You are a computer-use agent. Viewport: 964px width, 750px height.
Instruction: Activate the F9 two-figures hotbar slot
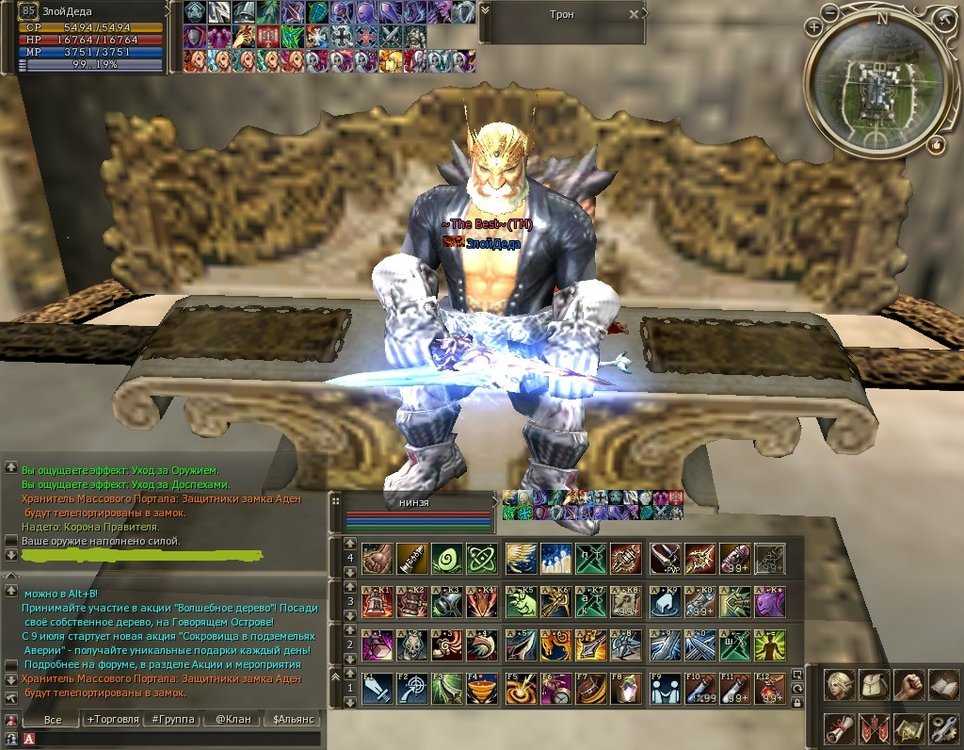664,688
